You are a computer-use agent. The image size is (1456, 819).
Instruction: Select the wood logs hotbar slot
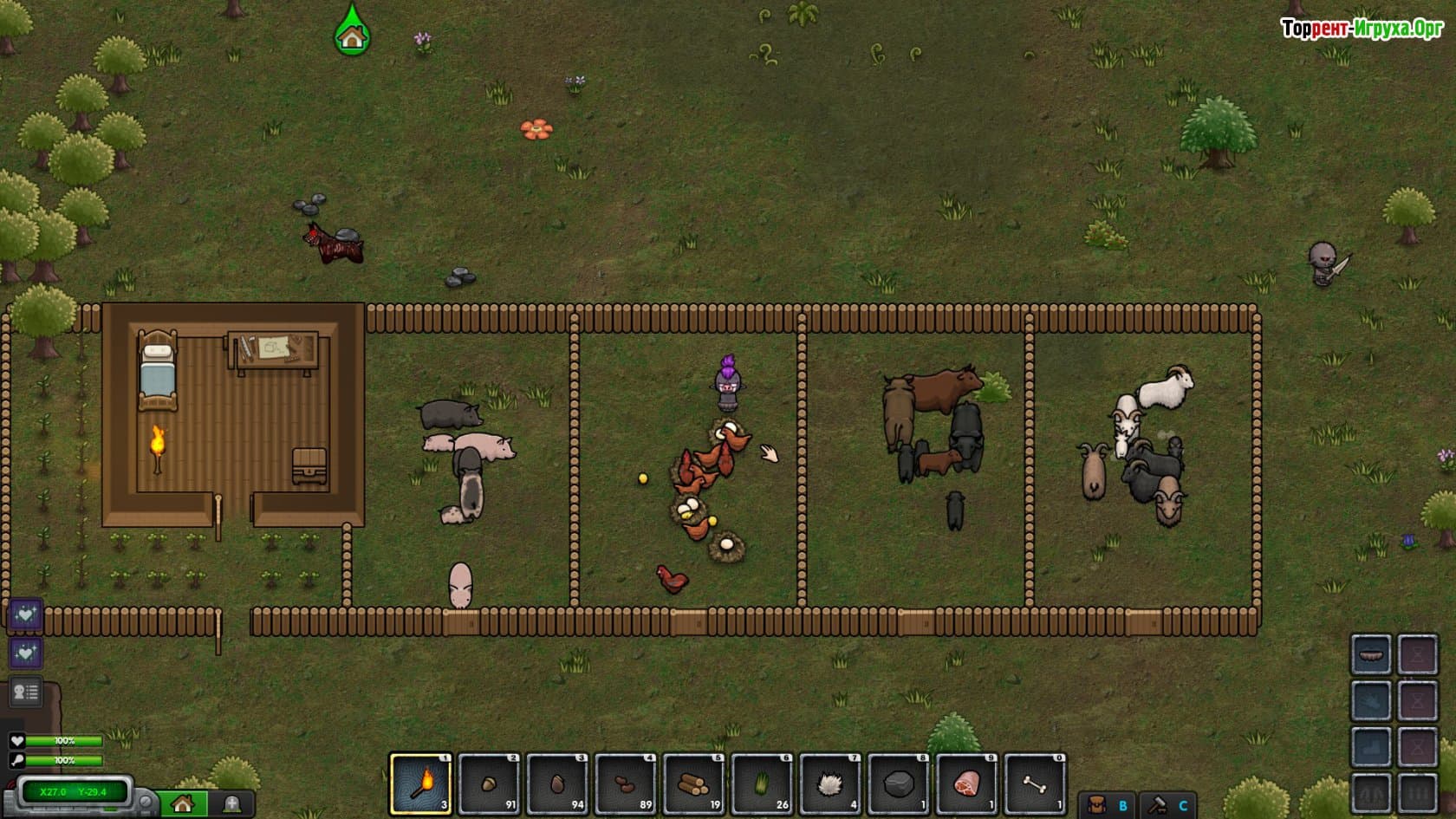point(694,784)
